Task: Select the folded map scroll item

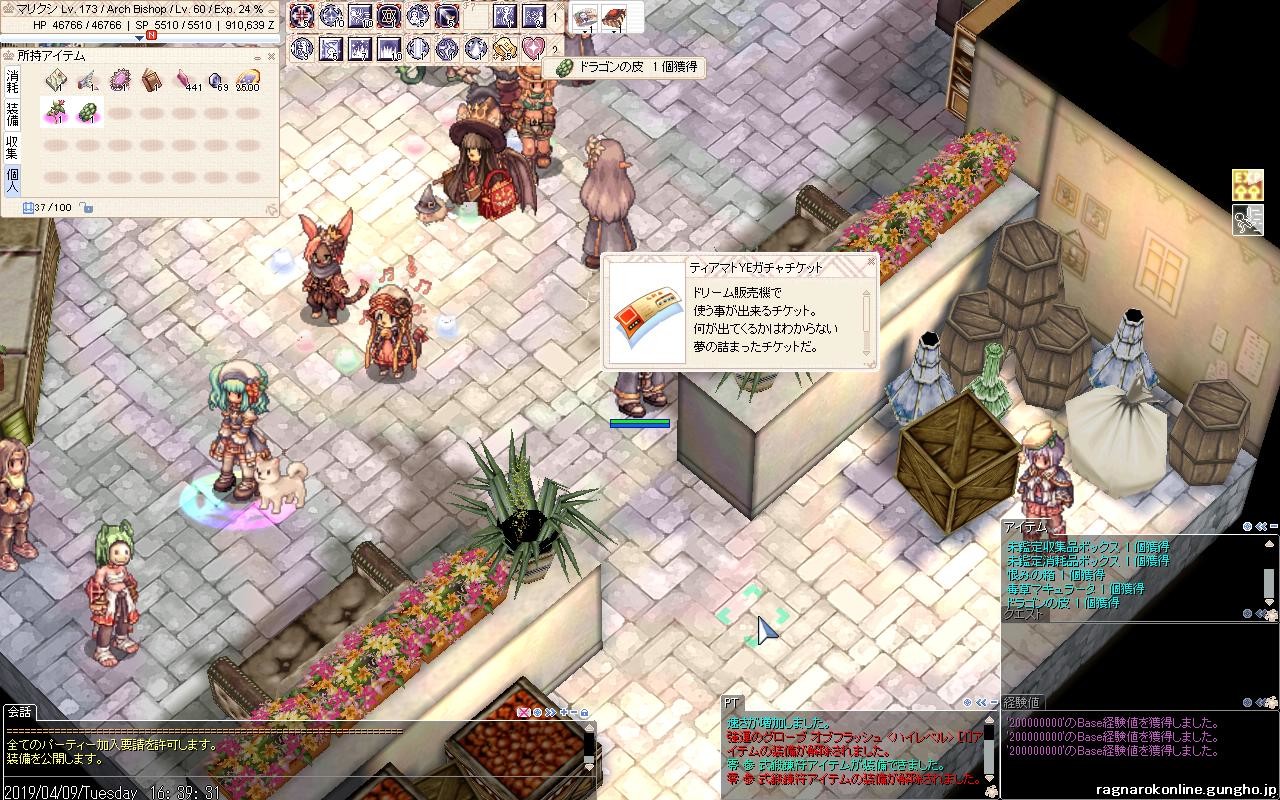Action: pyautogui.click(x=55, y=80)
